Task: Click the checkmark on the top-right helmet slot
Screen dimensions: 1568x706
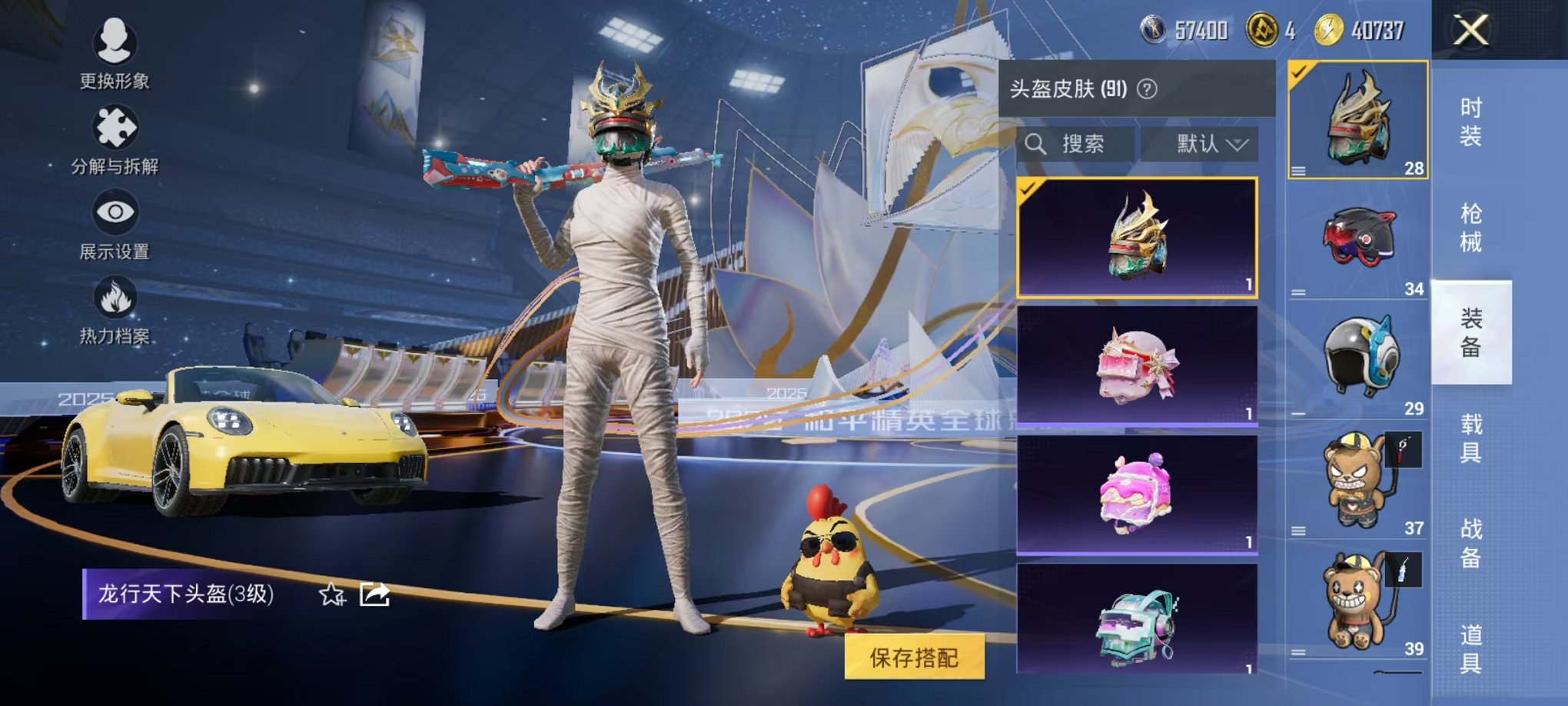Action: 1297,71
